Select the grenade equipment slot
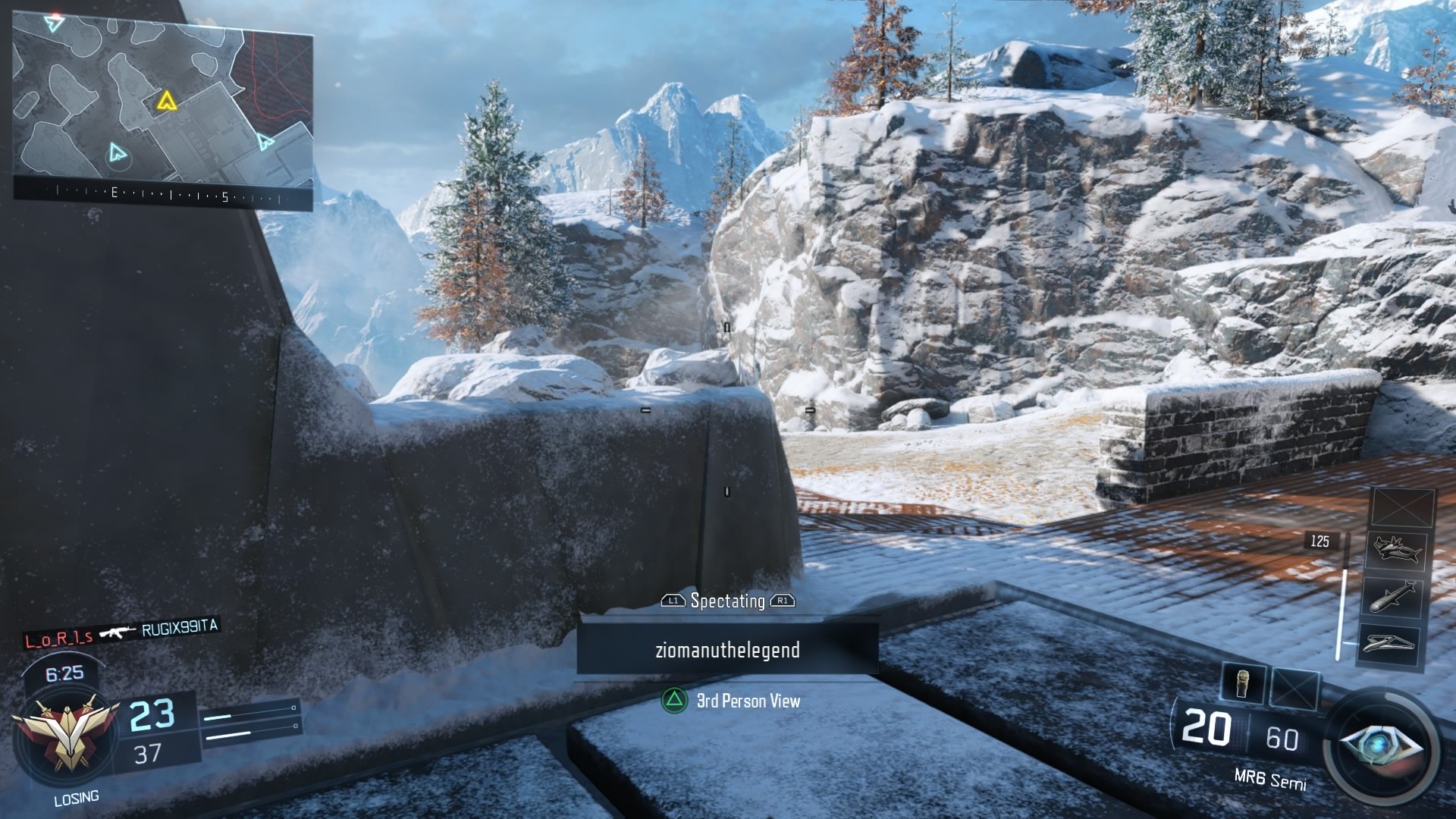 tap(1244, 685)
